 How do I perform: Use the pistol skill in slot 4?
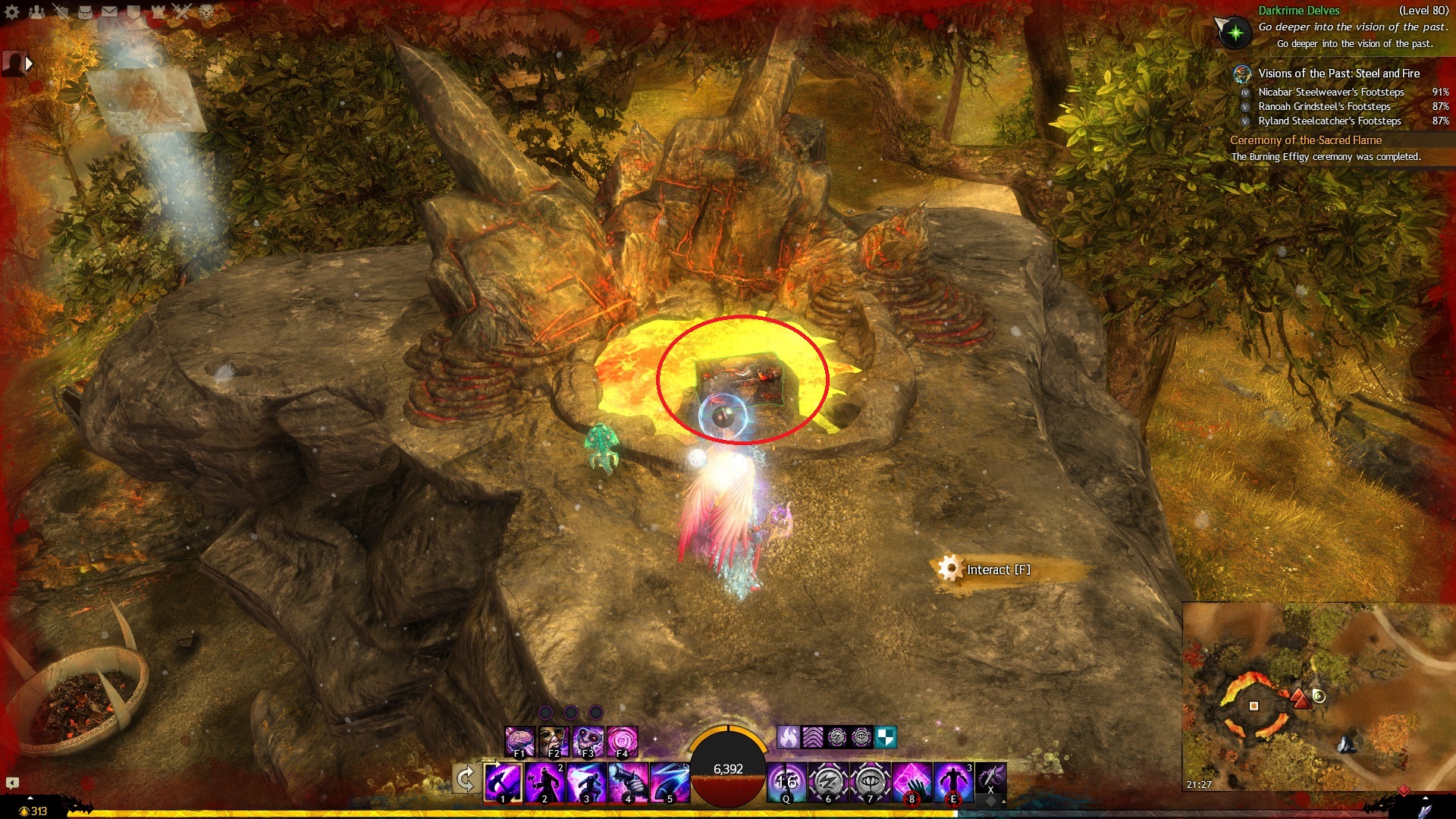(x=629, y=782)
